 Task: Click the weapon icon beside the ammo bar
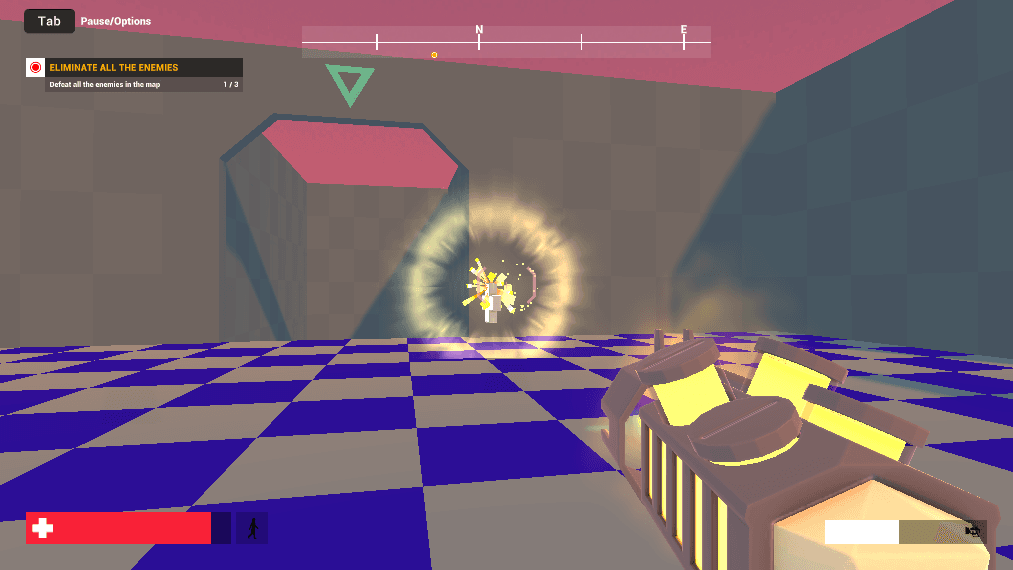[972, 531]
